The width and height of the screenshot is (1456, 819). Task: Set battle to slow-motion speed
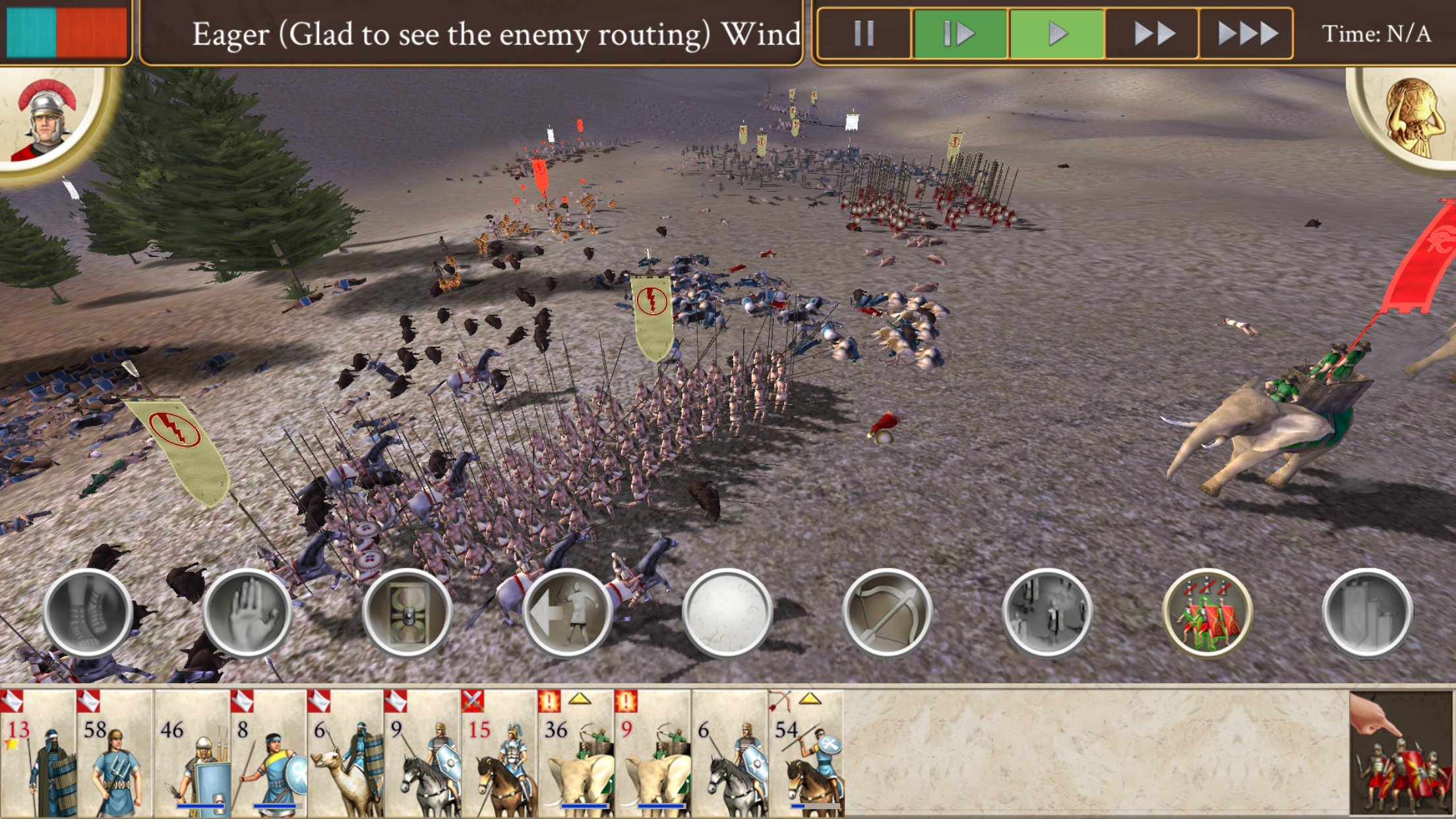point(959,33)
